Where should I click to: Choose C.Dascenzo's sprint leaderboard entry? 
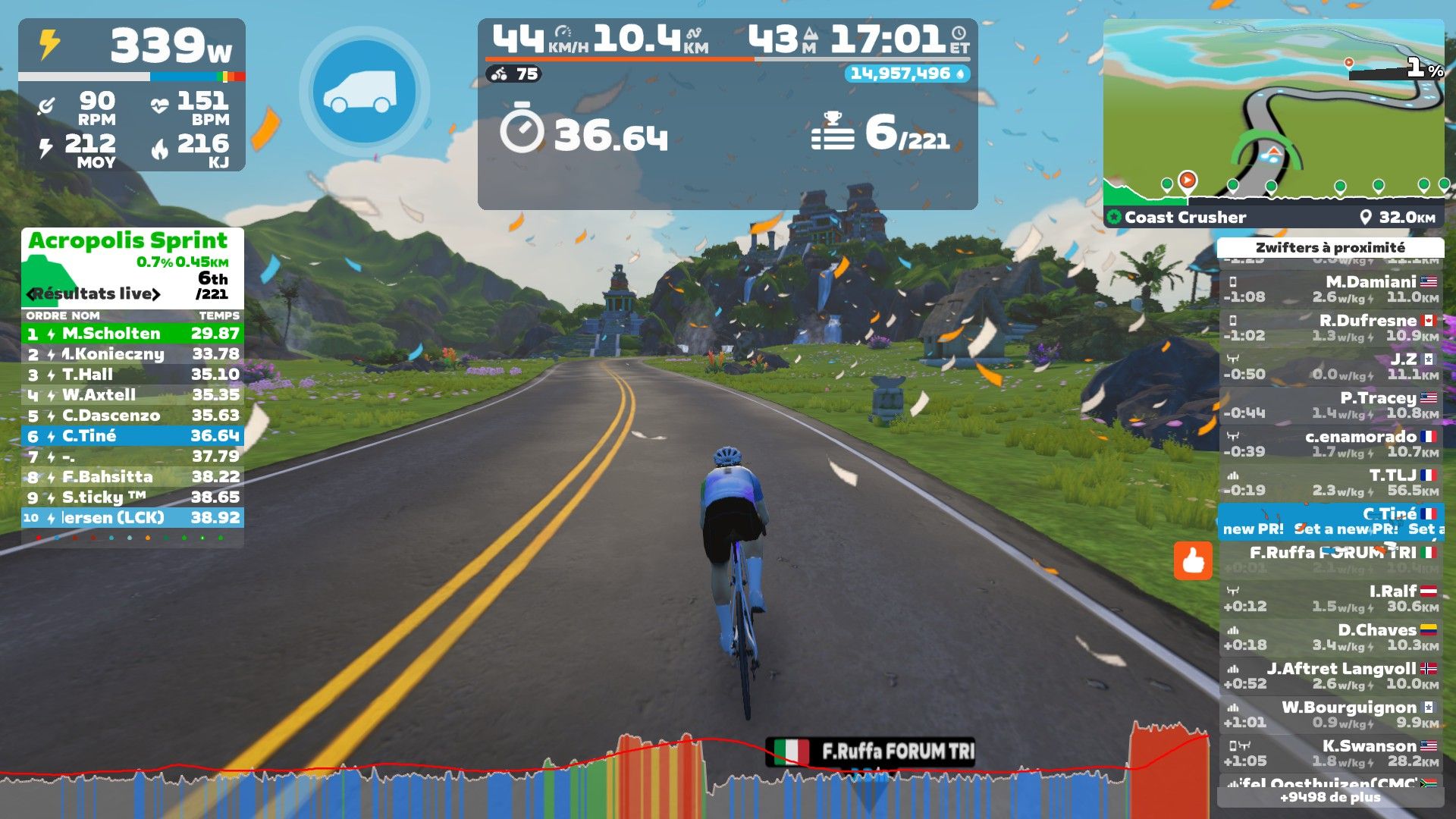click(x=132, y=416)
